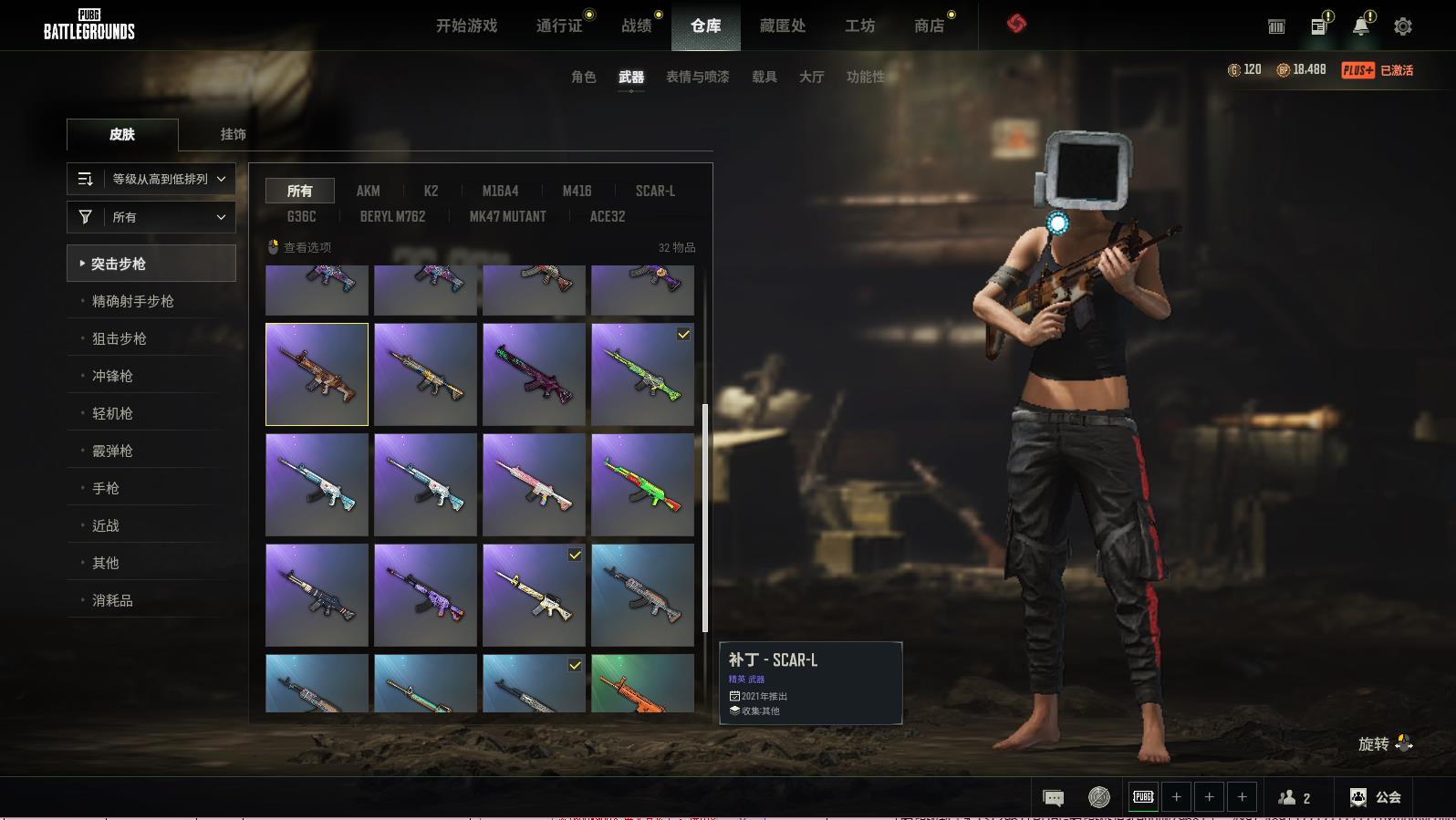Open the 公会 guild button
This screenshot has width=1456, height=820.
1376,797
